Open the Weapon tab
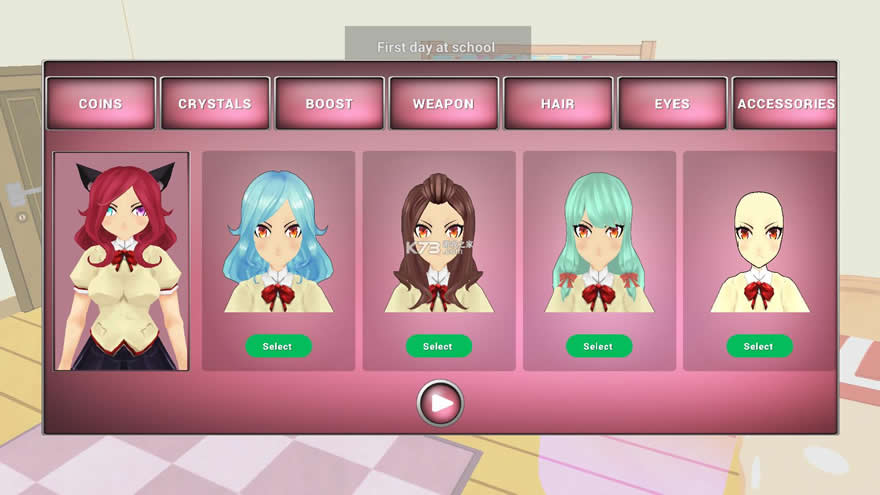 (x=443, y=104)
